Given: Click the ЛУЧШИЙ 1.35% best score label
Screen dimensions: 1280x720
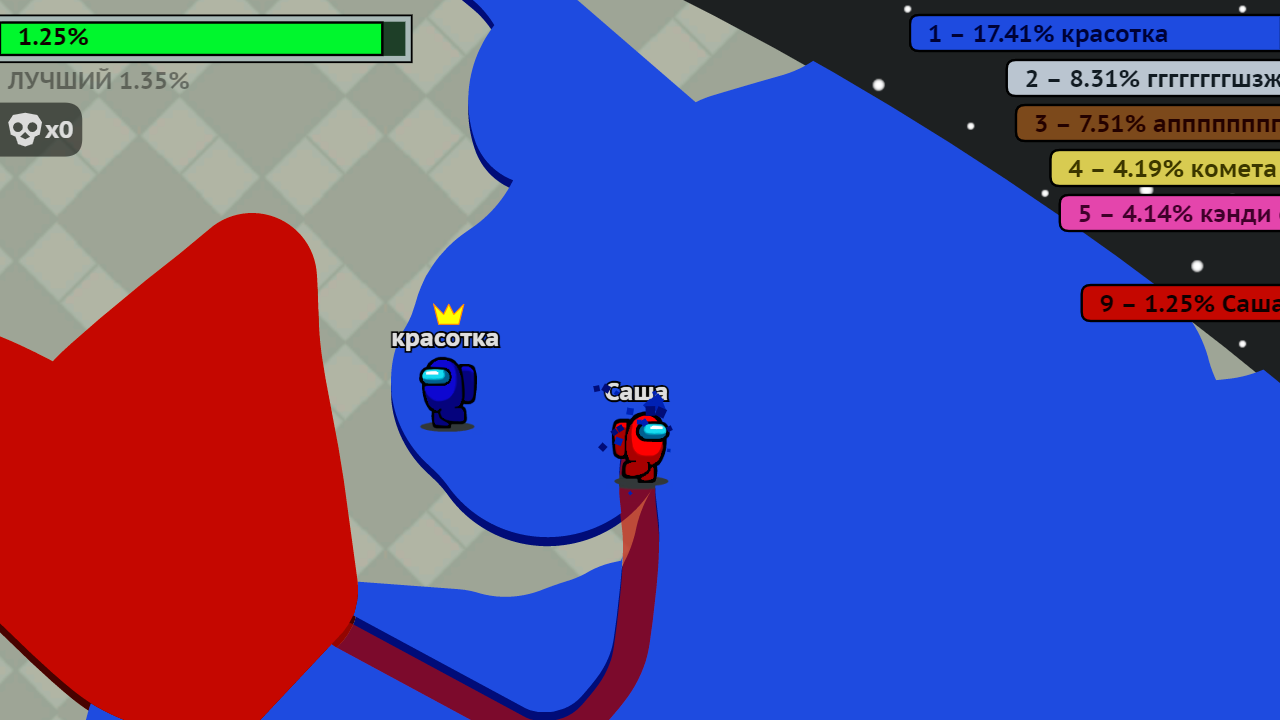Looking at the screenshot, I should coord(97,81).
